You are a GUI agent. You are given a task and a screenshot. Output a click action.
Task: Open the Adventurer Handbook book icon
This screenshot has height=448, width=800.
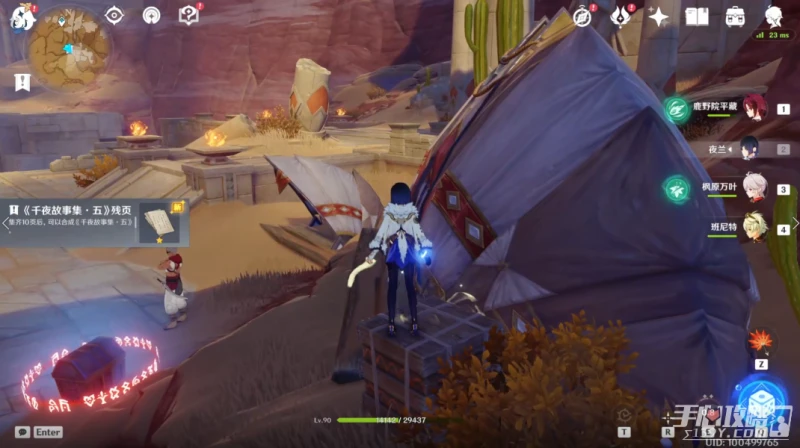(x=697, y=16)
